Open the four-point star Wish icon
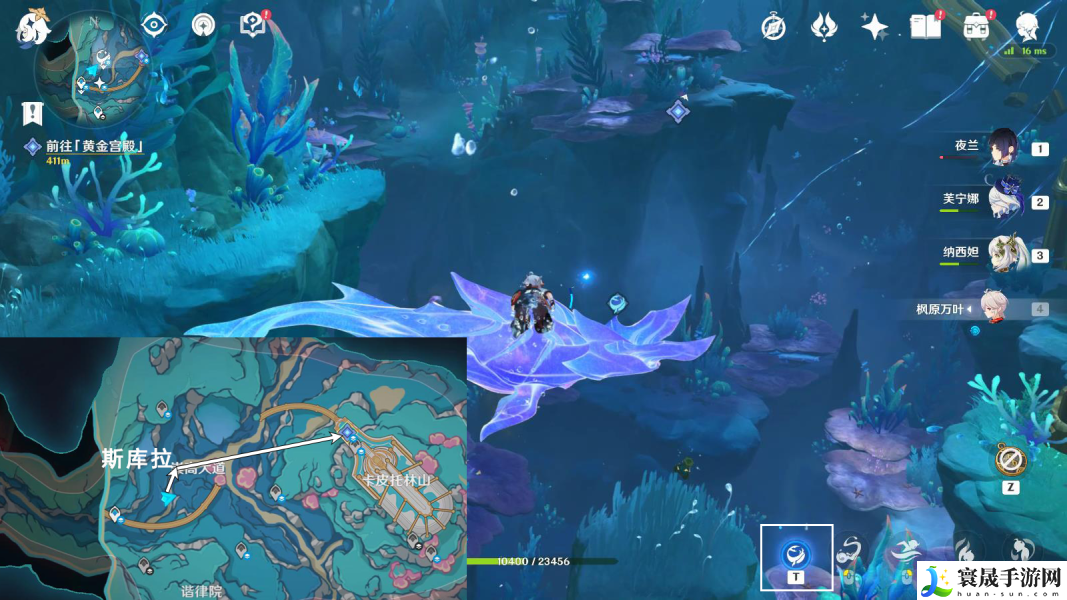The image size is (1067, 600). (875, 27)
